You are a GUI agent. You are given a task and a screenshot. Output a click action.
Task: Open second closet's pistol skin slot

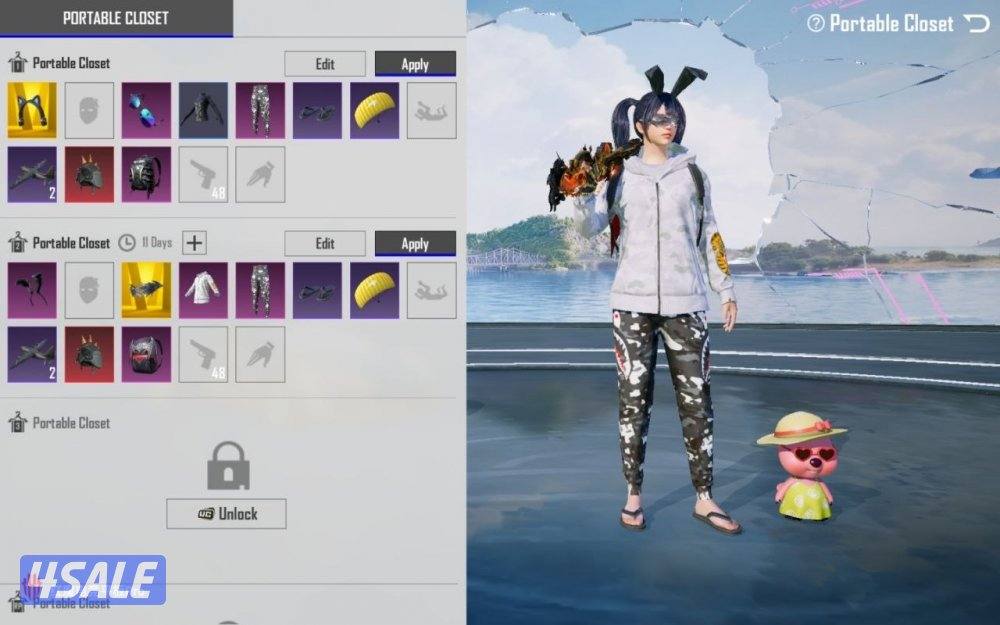point(204,354)
